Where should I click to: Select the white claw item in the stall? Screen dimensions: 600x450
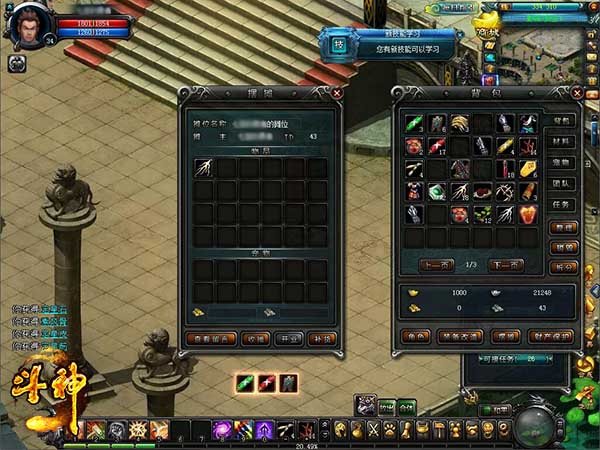[204, 168]
